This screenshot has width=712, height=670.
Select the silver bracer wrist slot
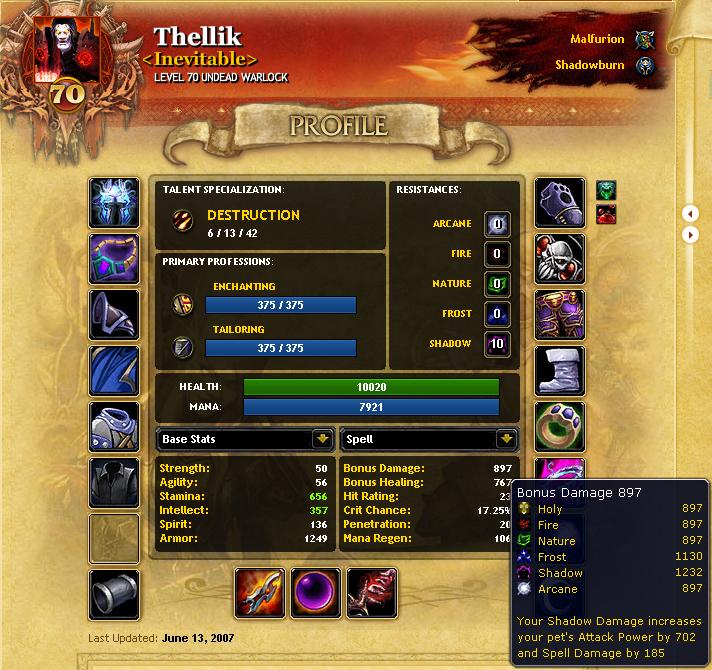113,595
